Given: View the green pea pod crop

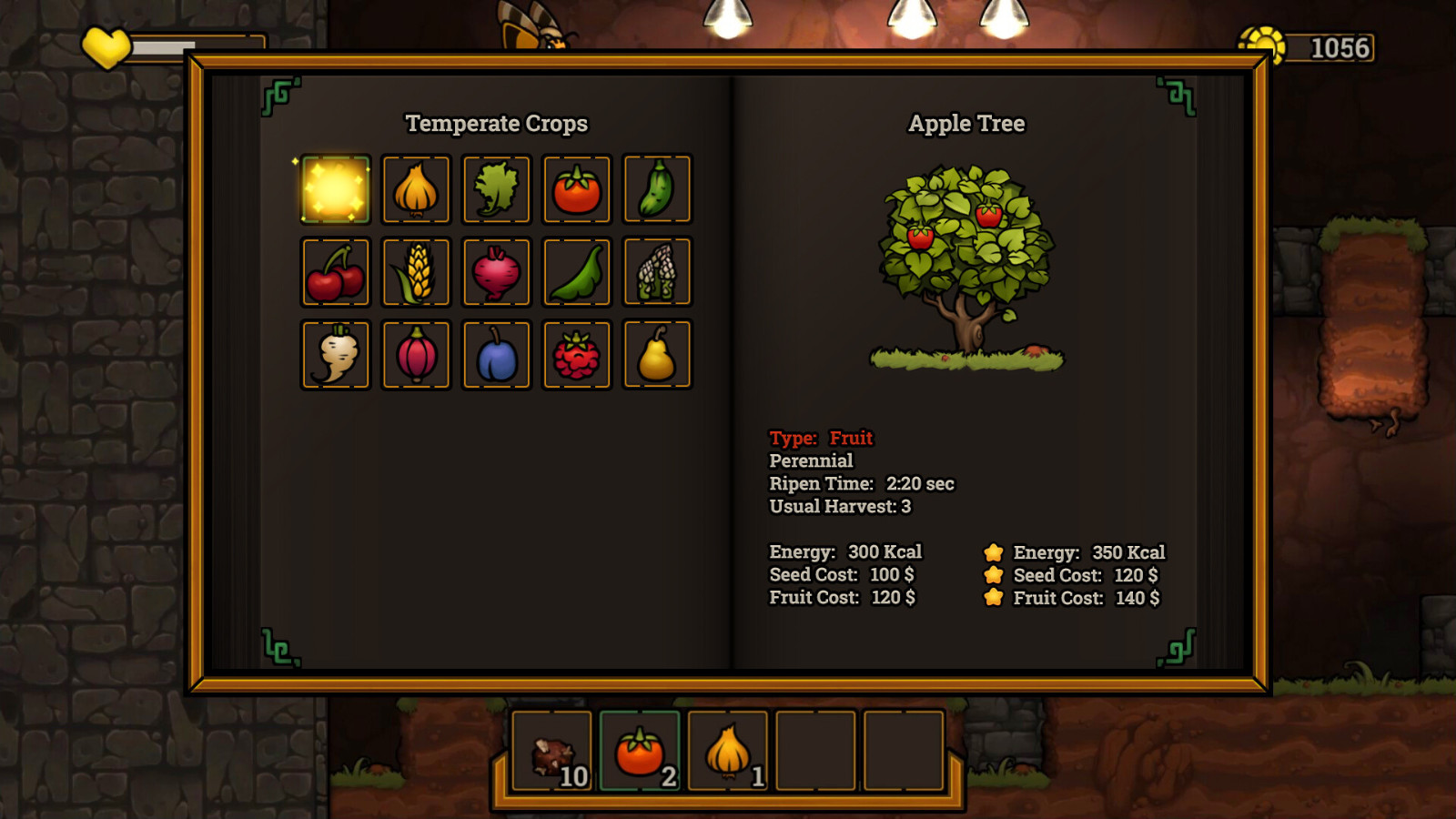Looking at the screenshot, I should [x=576, y=272].
